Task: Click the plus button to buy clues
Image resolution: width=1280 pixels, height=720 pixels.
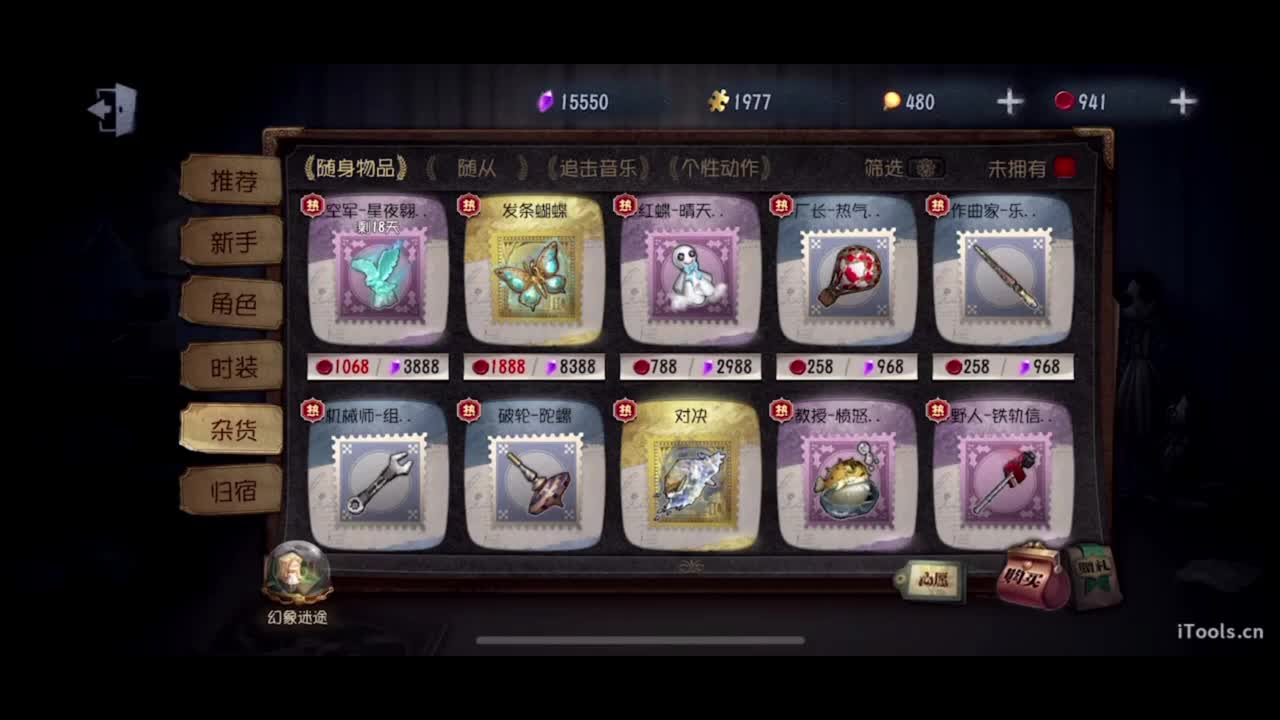Action: [x=1009, y=100]
